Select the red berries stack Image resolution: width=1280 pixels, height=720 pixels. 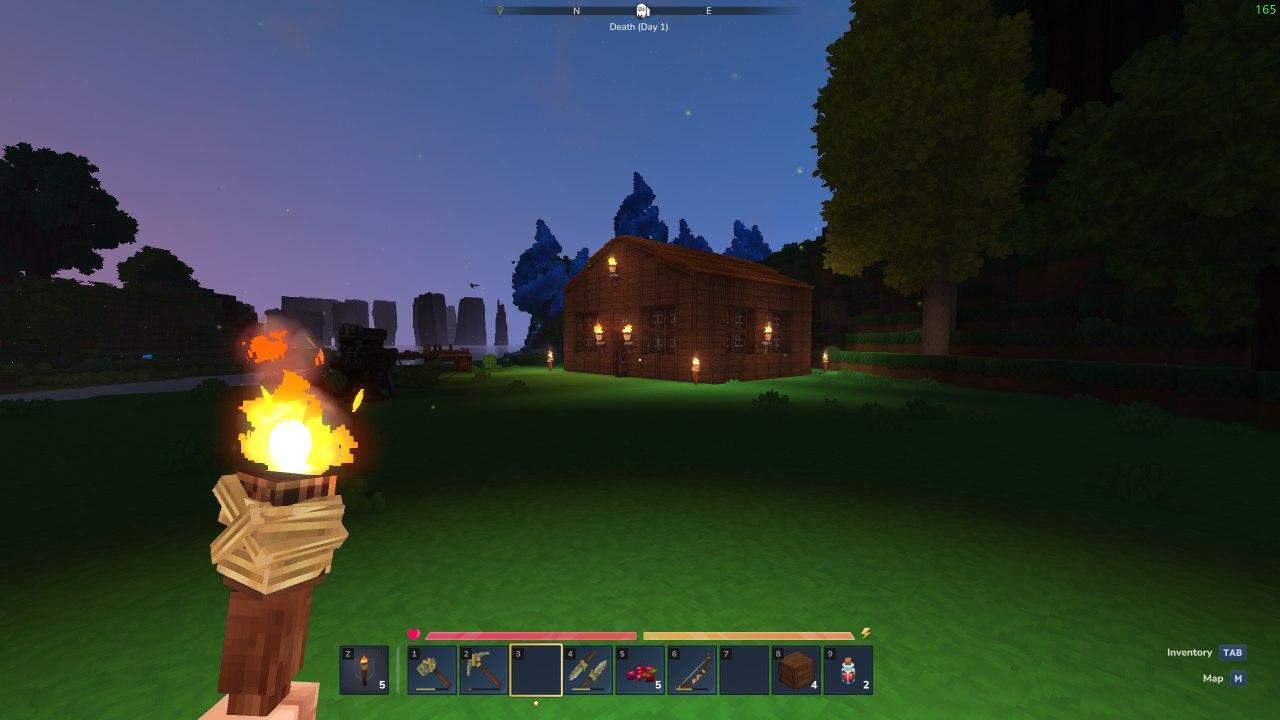click(640, 670)
